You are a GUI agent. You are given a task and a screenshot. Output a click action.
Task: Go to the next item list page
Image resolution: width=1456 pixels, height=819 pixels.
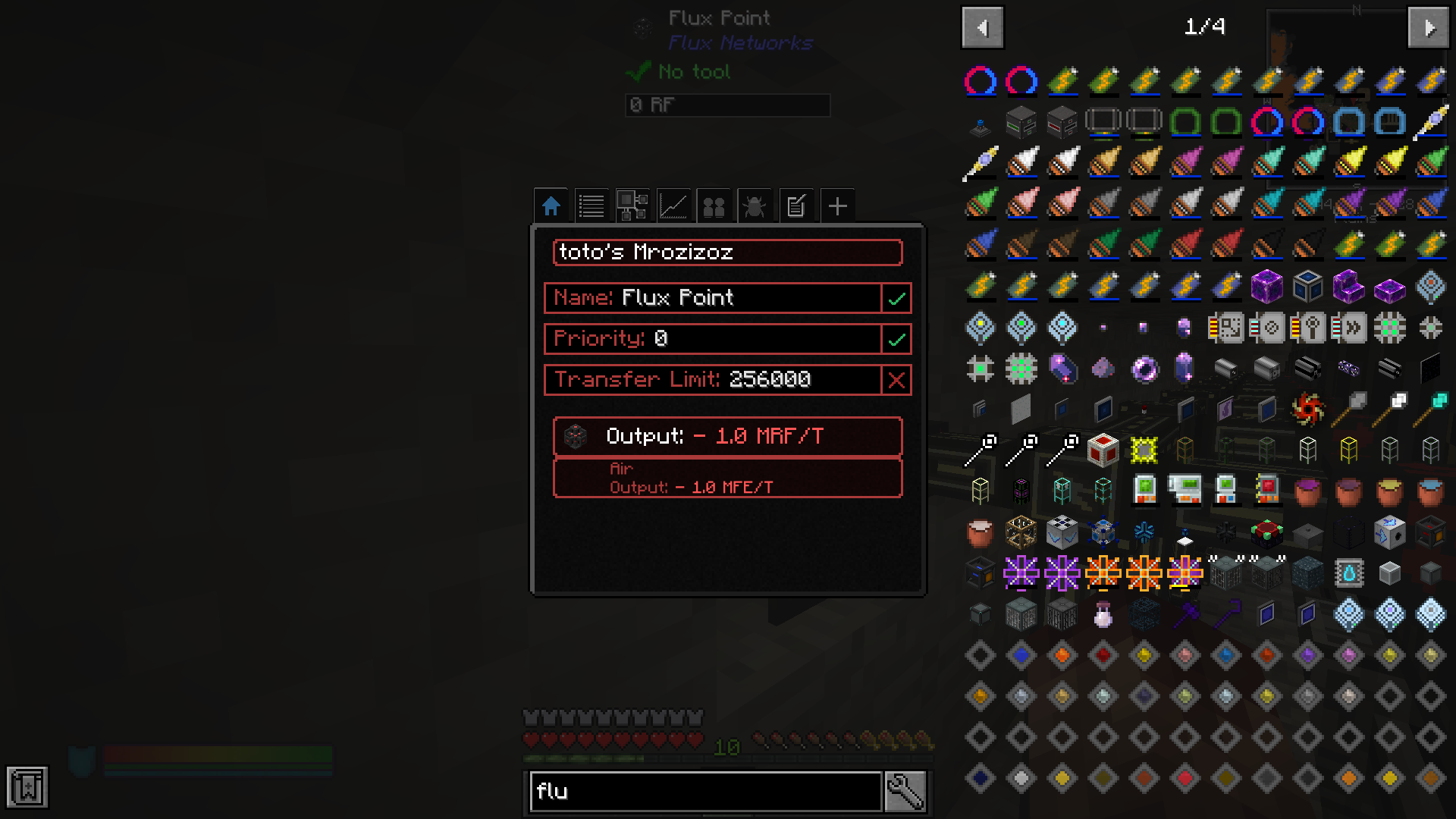(1429, 28)
